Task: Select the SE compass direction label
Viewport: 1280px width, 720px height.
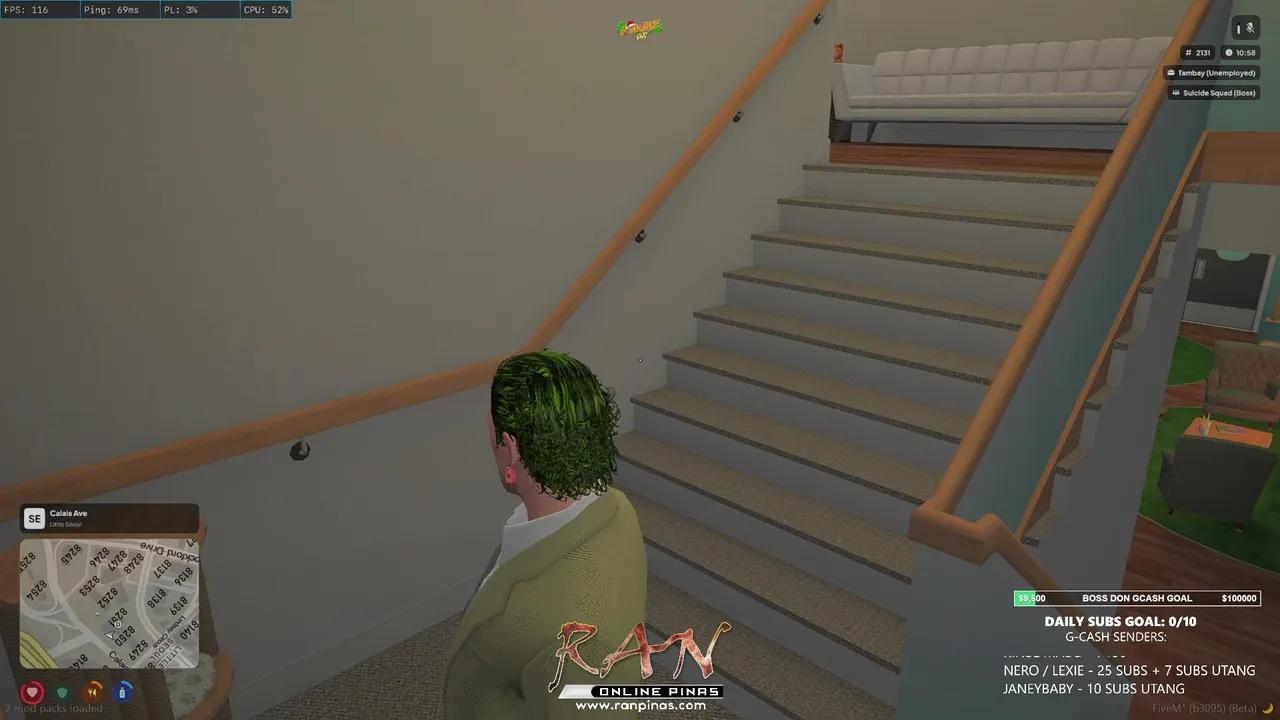Action: pyautogui.click(x=34, y=518)
